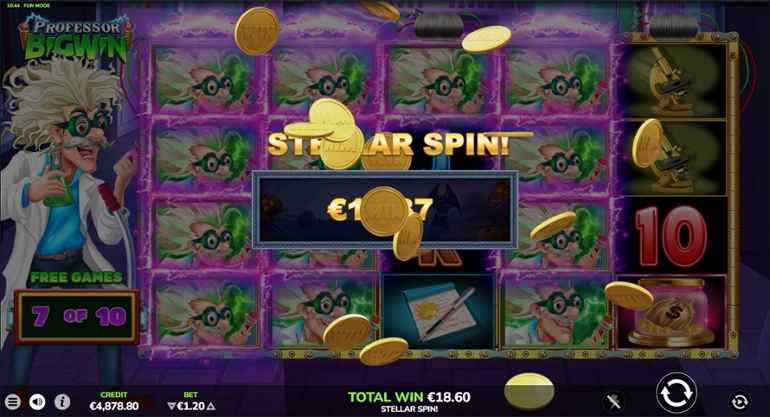Viewport: 770px width, 417px height.
Task: Increase the bet with the up arrow
Action: pos(210,406)
